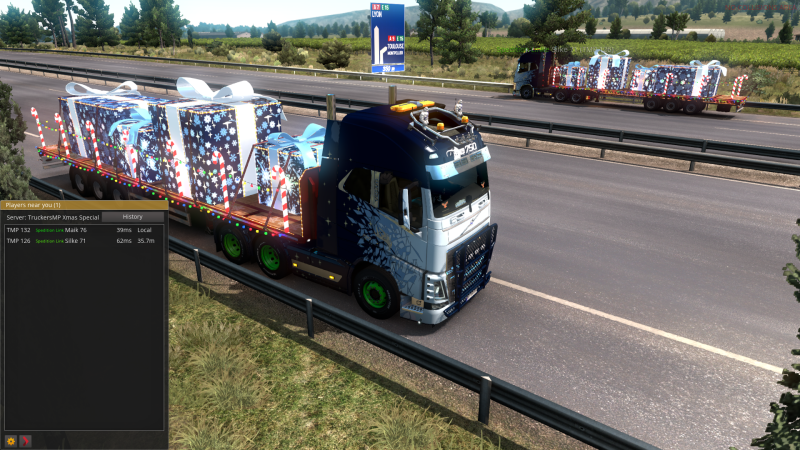
Task: Click the red arrow icon button
Action: pos(26,440)
